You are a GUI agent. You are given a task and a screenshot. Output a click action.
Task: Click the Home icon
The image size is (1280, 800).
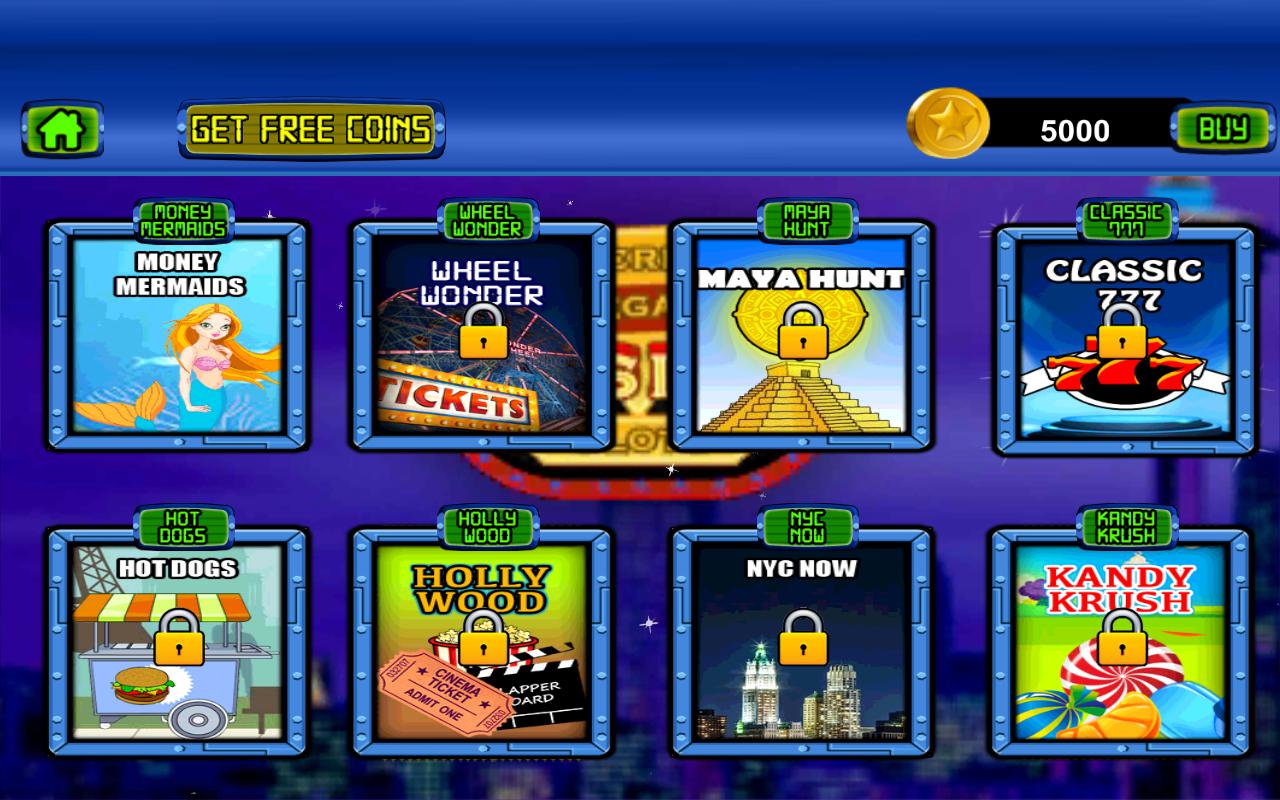click(x=62, y=130)
